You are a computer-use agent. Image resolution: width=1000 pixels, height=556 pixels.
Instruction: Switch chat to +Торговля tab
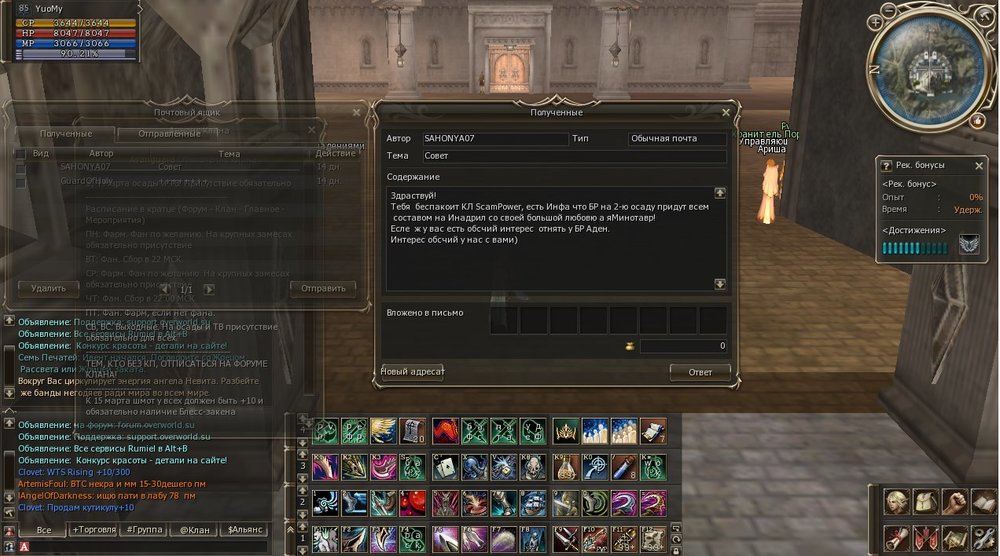click(x=92, y=529)
